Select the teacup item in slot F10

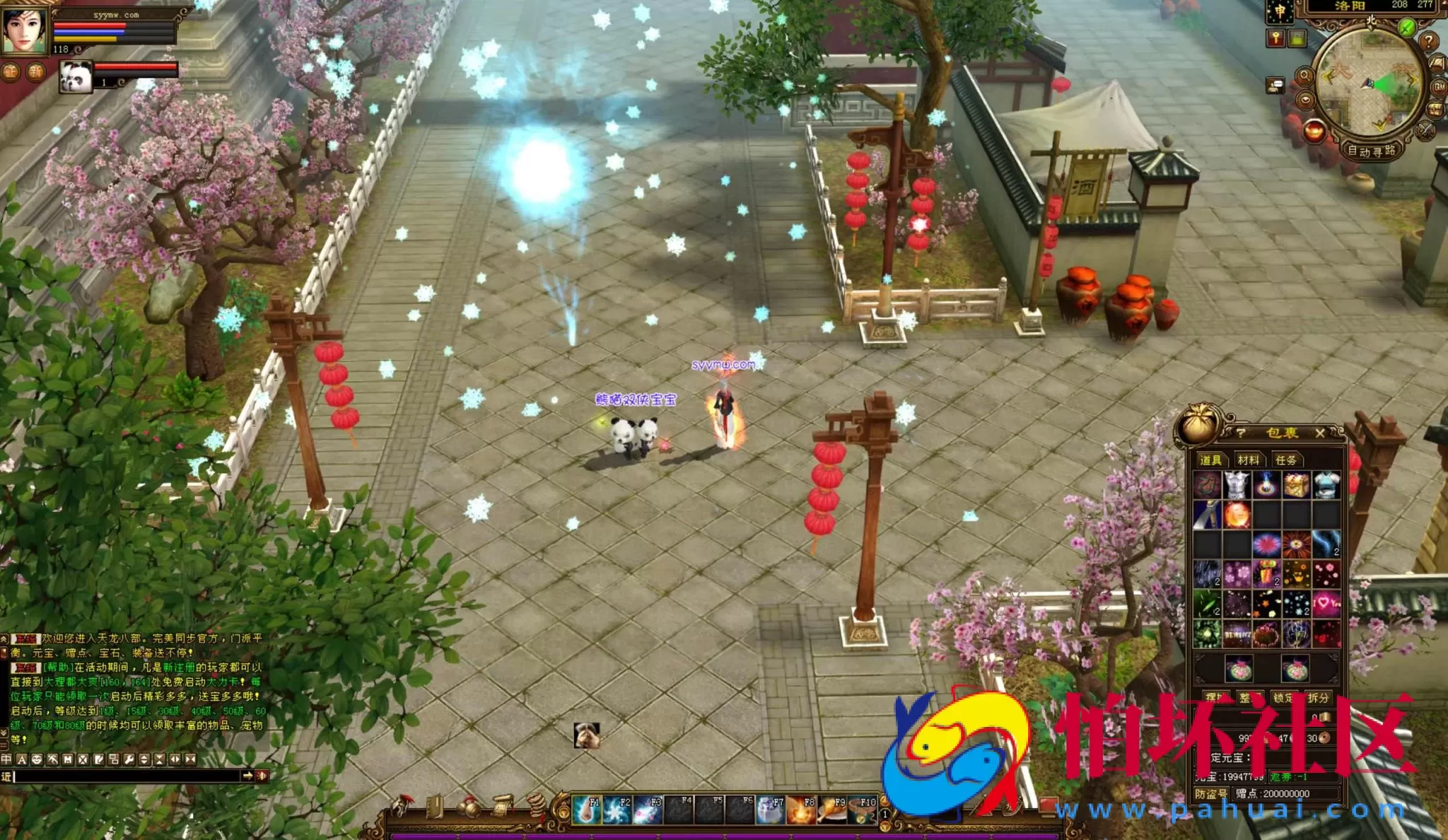point(861,810)
